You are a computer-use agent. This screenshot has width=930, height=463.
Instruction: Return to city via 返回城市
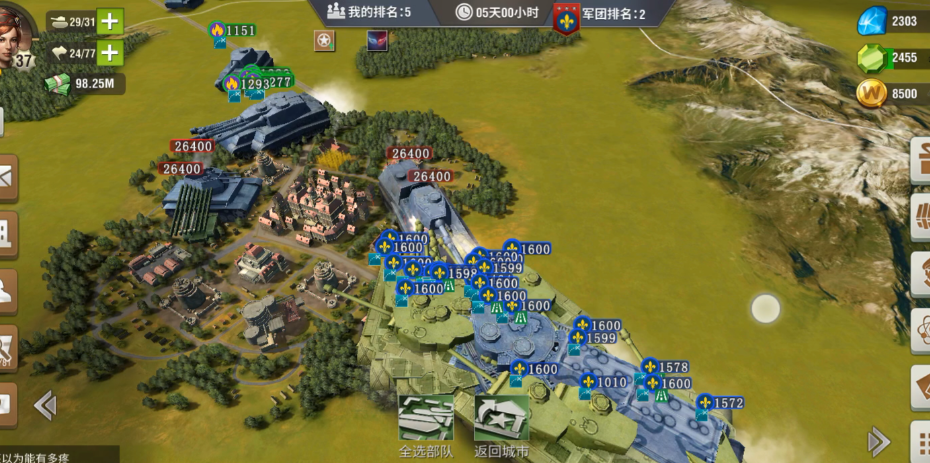point(501,420)
